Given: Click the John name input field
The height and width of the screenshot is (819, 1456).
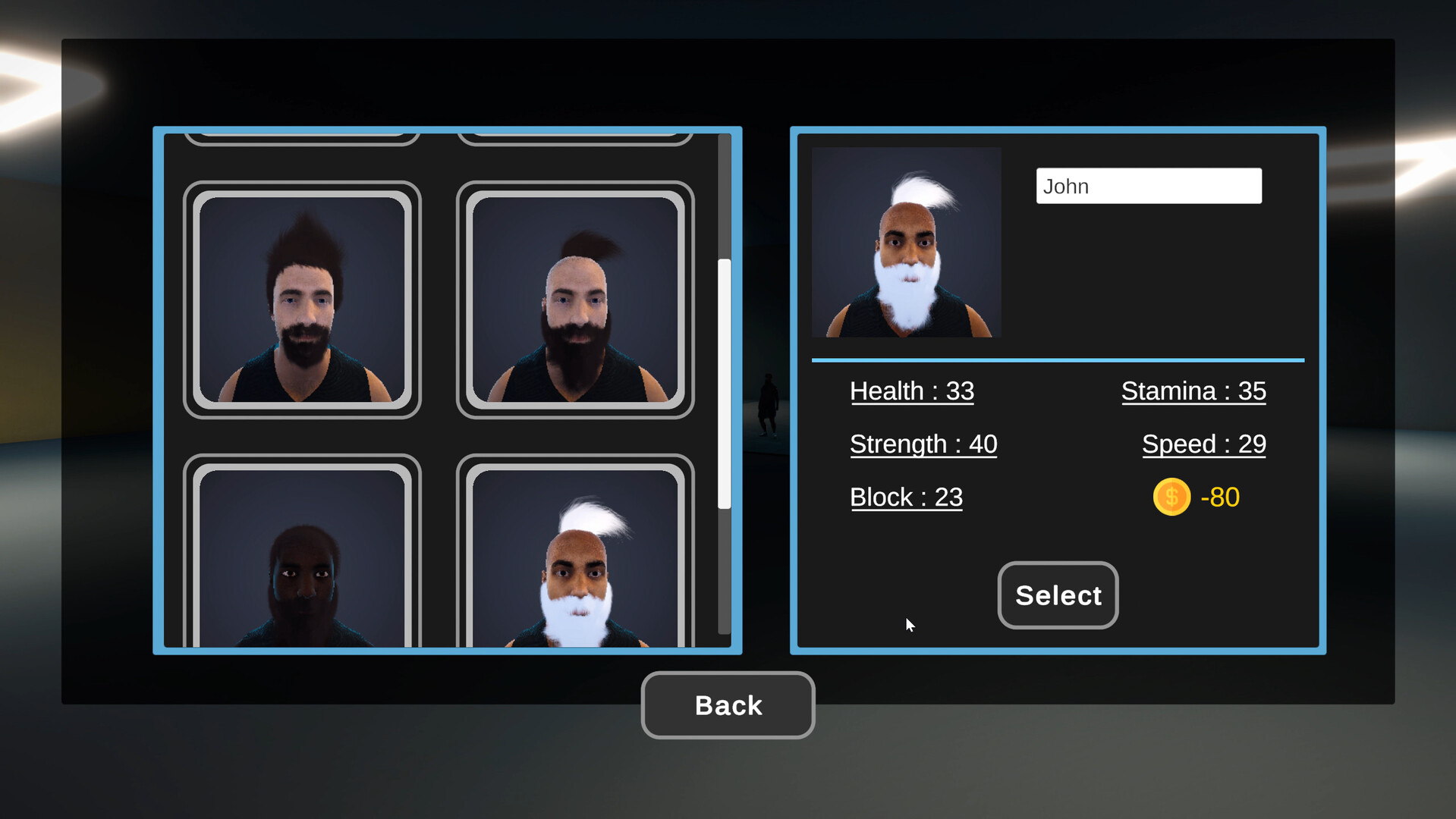Looking at the screenshot, I should point(1148,186).
